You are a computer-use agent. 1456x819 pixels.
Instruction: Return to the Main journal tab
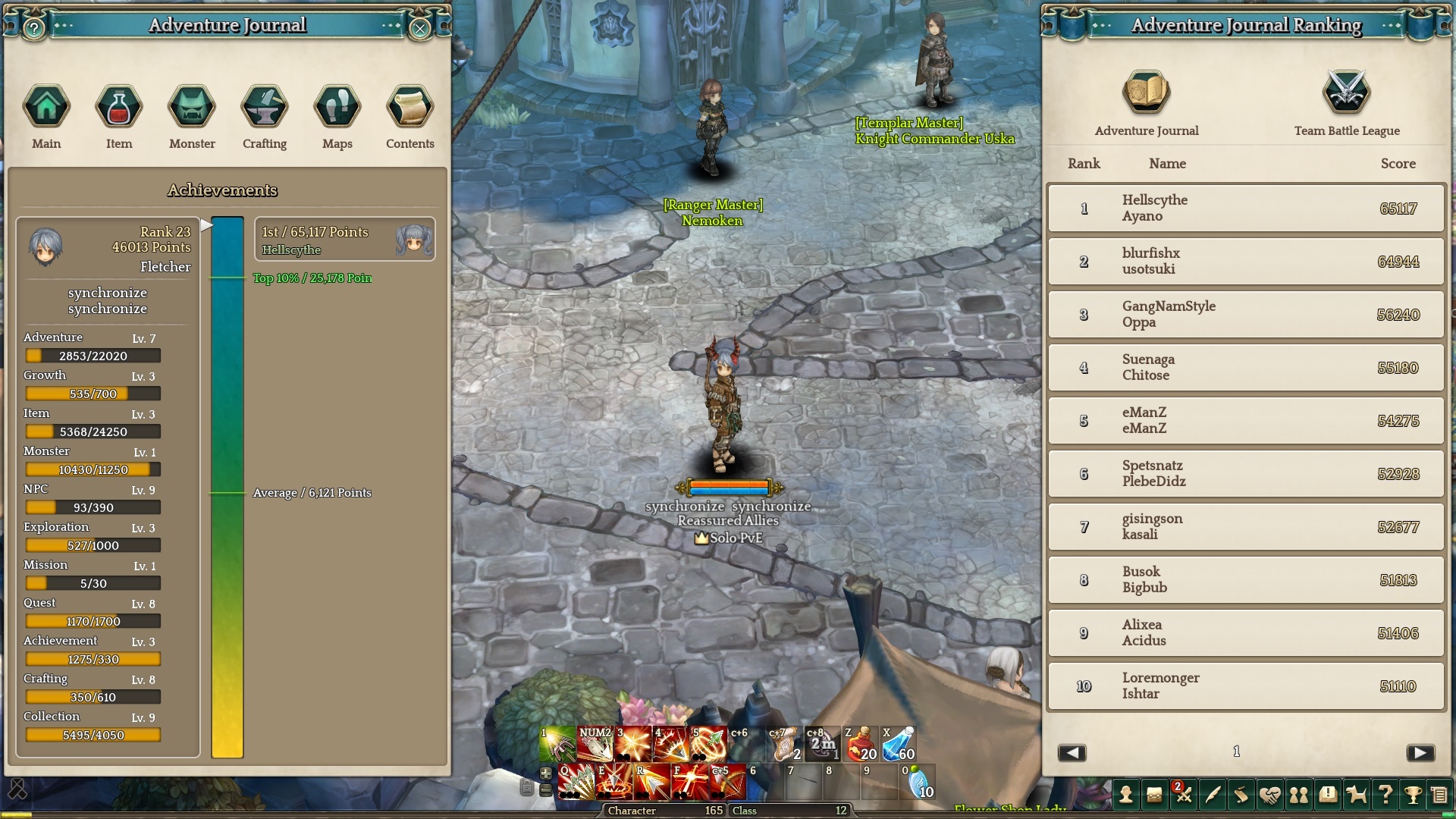(46, 107)
